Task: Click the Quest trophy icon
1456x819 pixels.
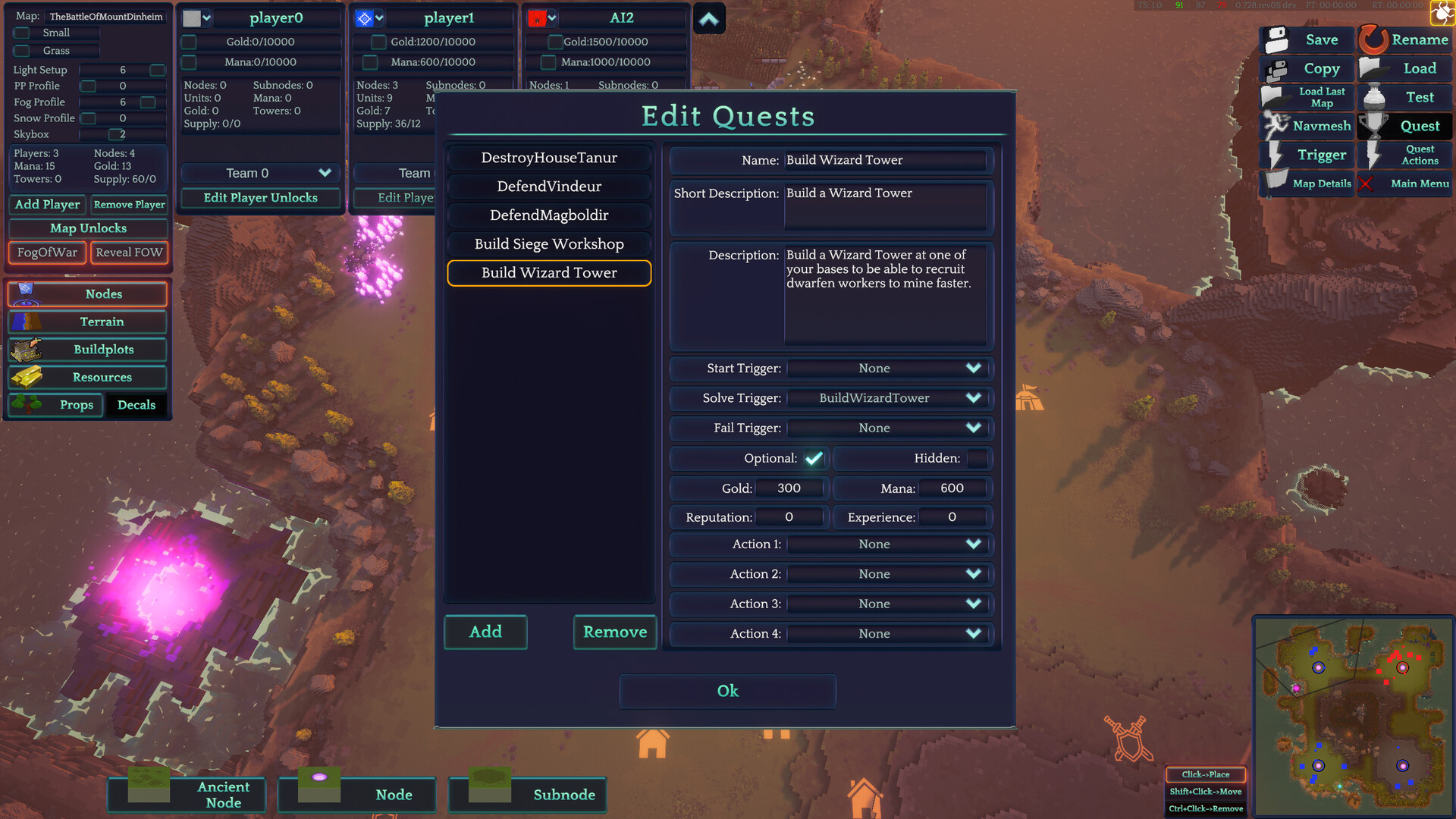Action: point(1374,126)
